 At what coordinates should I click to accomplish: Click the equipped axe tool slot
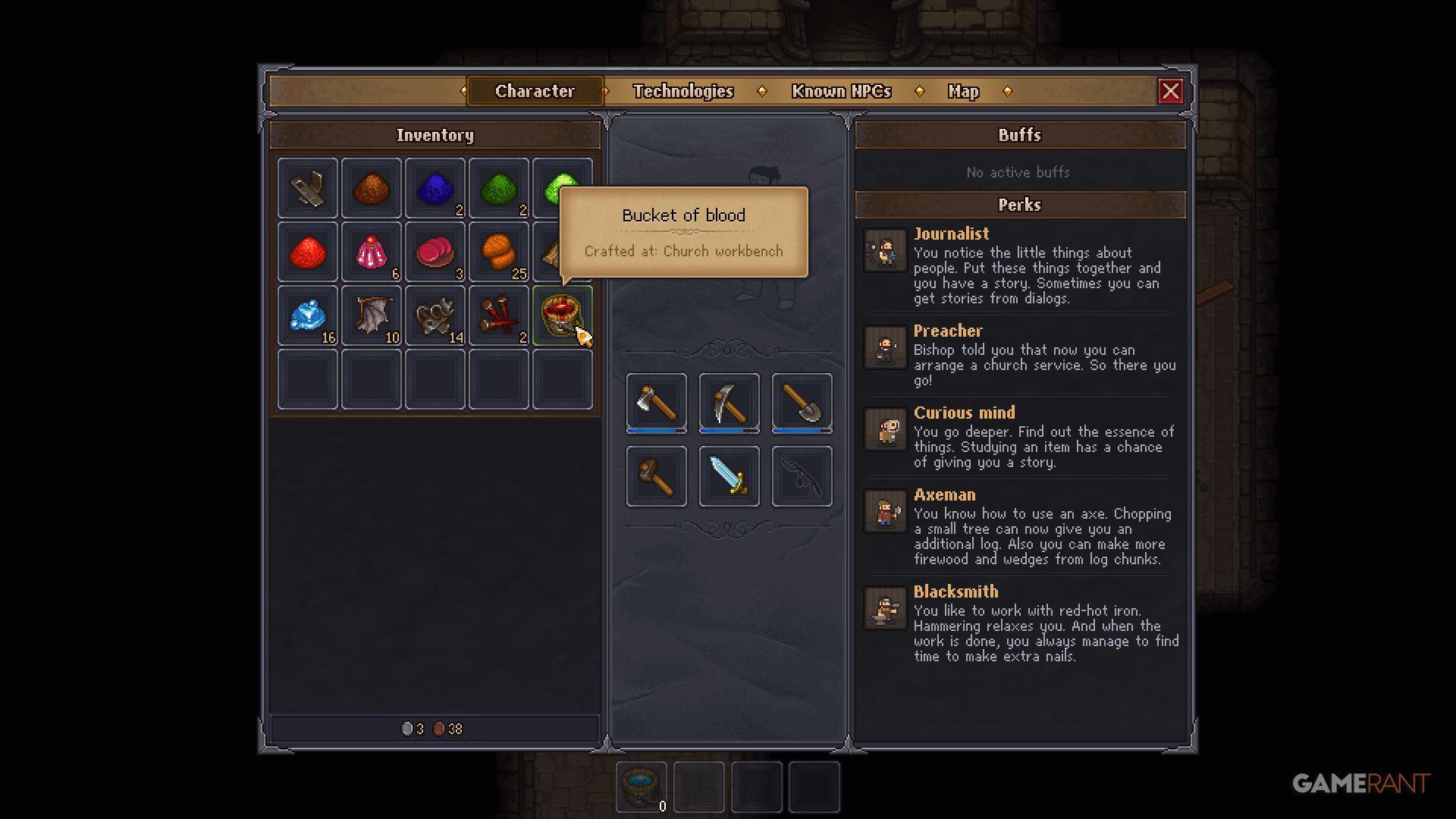[x=656, y=403]
